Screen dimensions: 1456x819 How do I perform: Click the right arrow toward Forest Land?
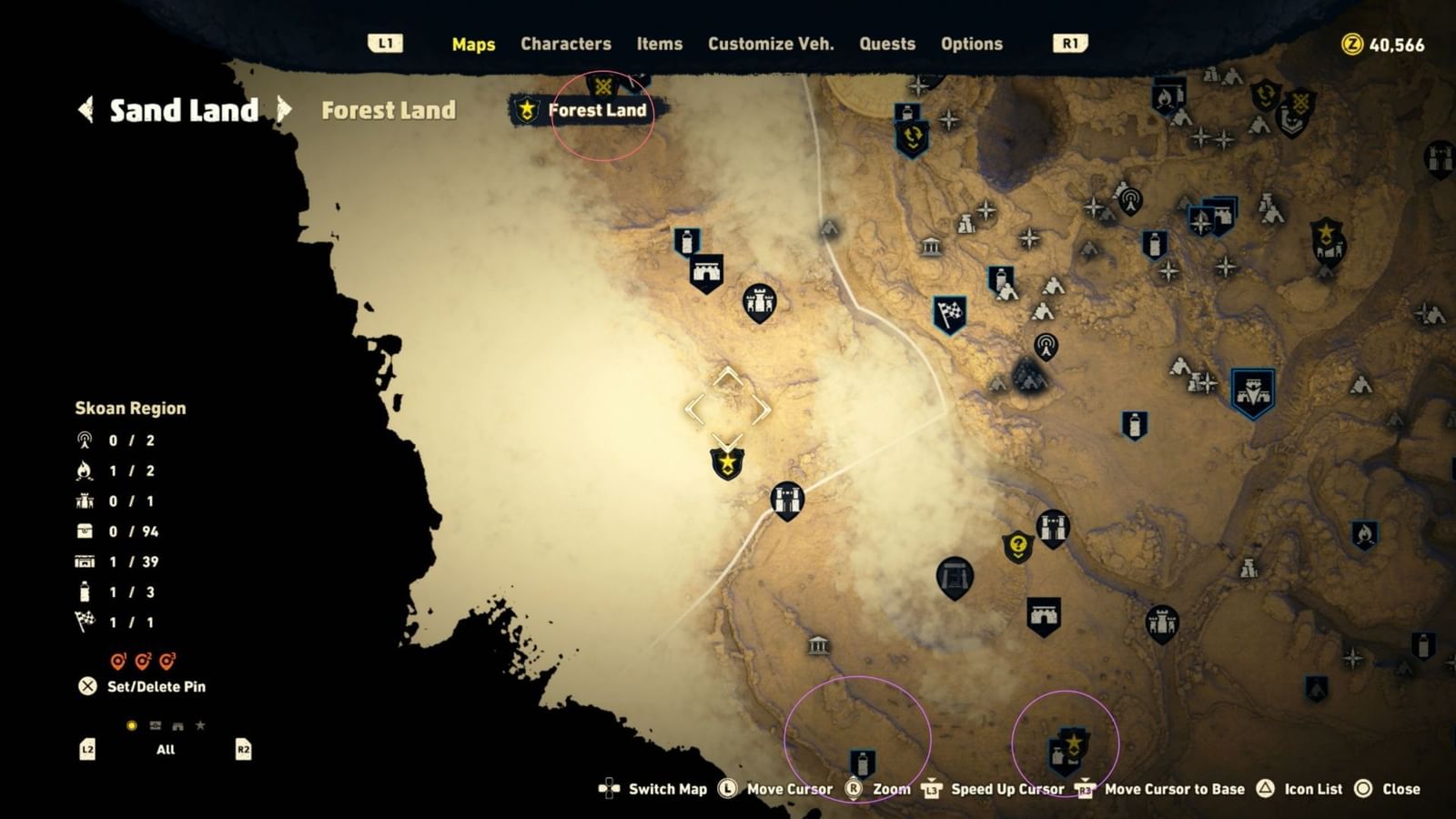pos(283,111)
